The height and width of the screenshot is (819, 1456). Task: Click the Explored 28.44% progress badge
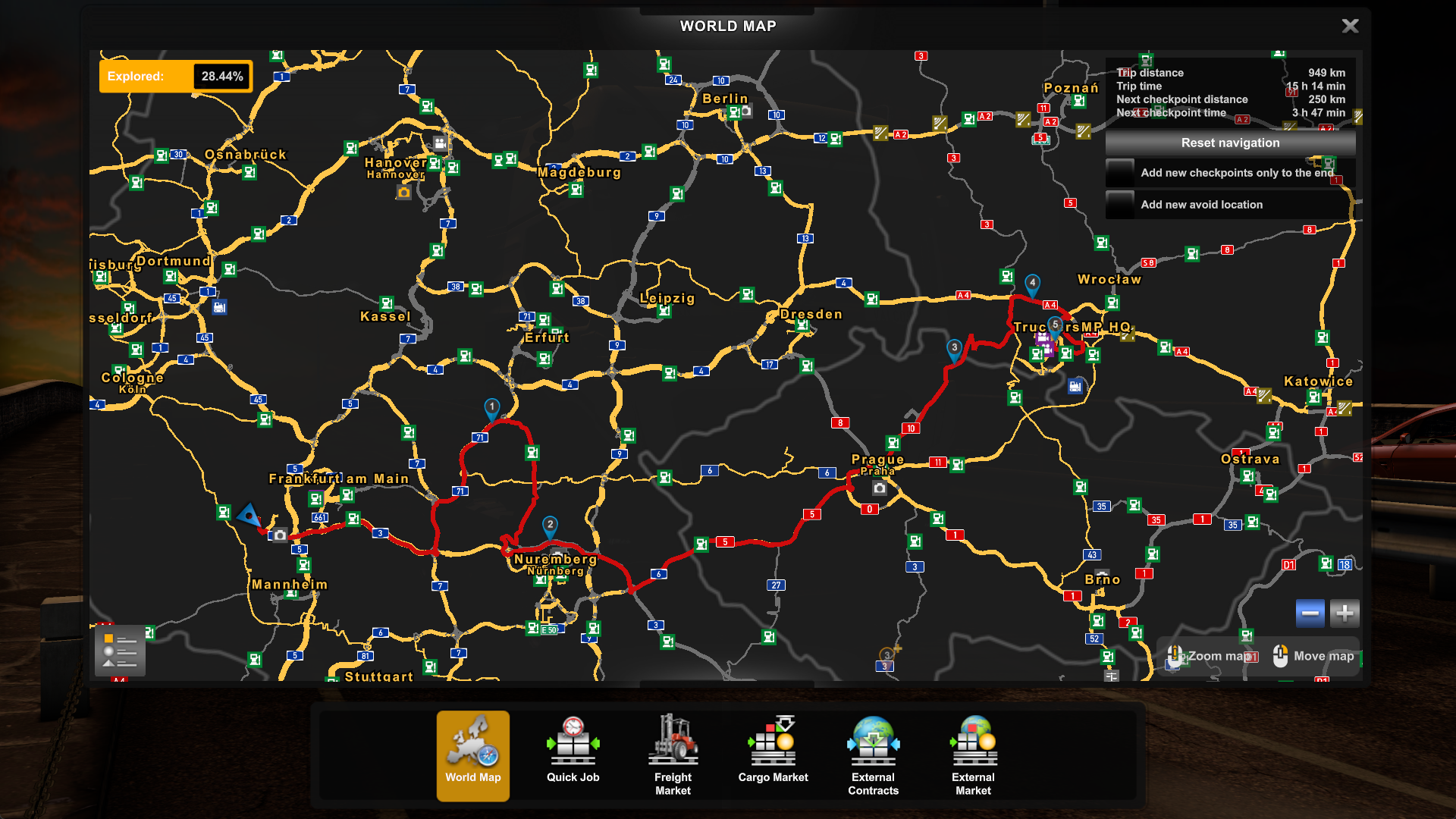click(x=175, y=76)
